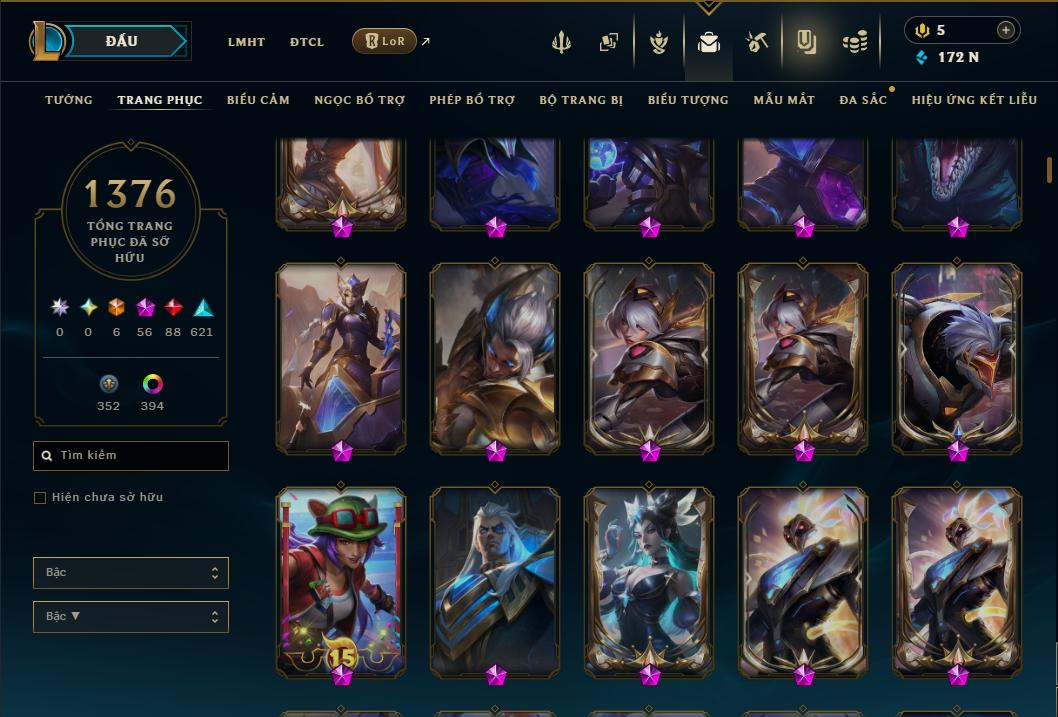Select the MẪU MẮT tab
The width and height of the screenshot is (1058, 717).
pos(784,100)
